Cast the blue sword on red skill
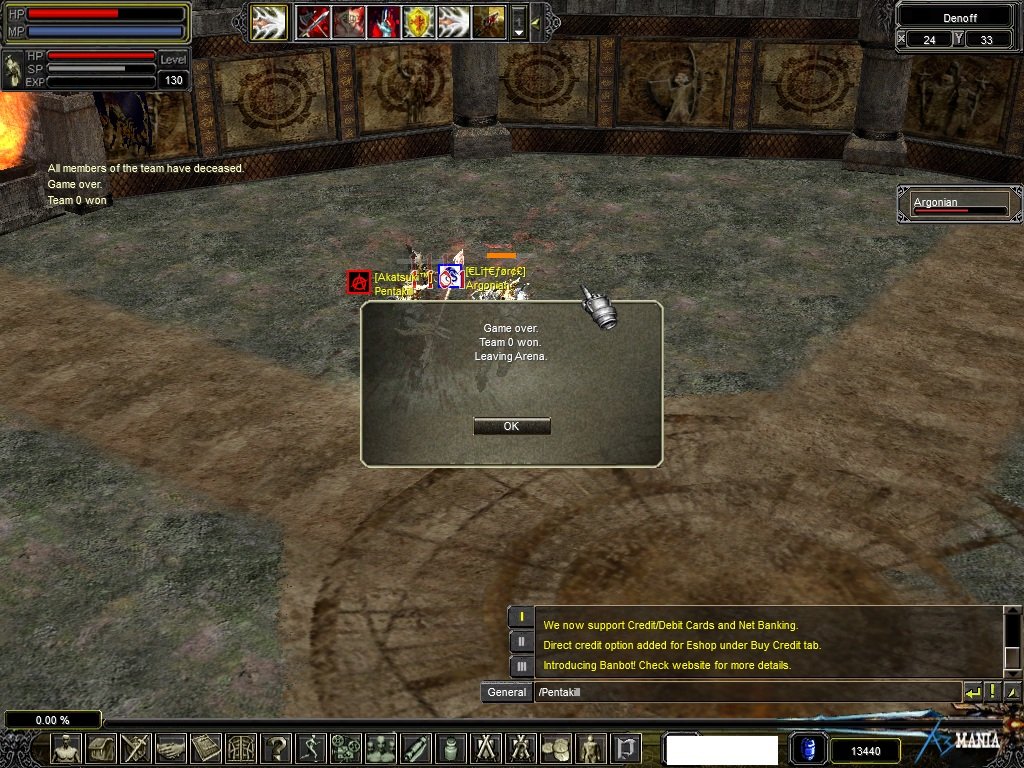 383,21
